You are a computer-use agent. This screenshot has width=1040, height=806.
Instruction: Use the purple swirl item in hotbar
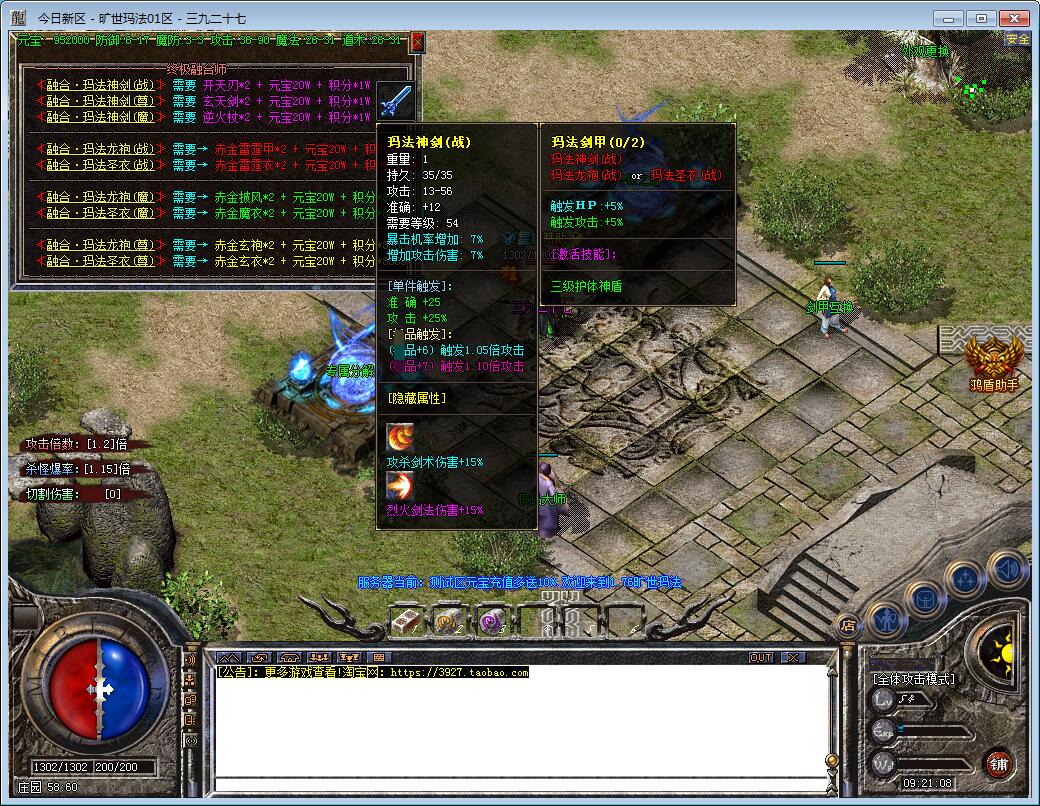(x=491, y=621)
